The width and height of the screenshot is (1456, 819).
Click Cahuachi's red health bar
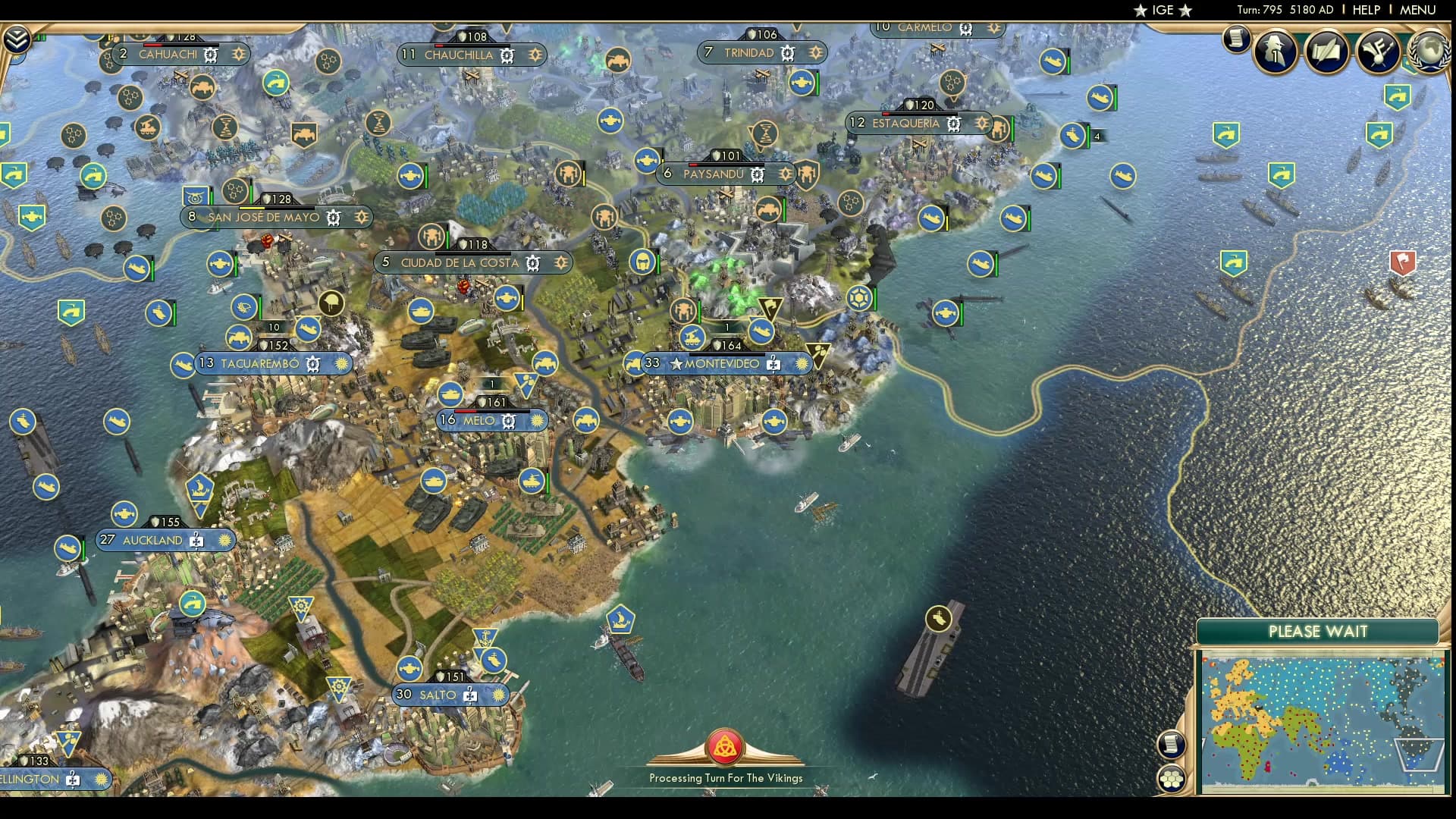point(152,45)
